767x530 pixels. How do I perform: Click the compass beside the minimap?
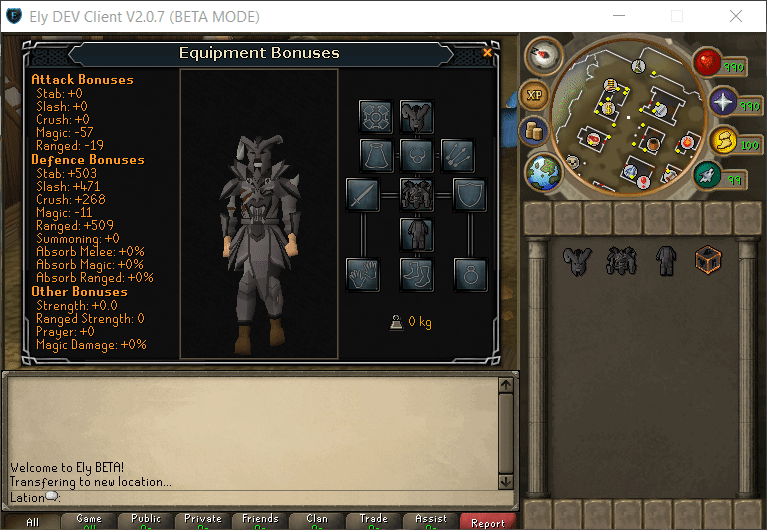click(543, 56)
